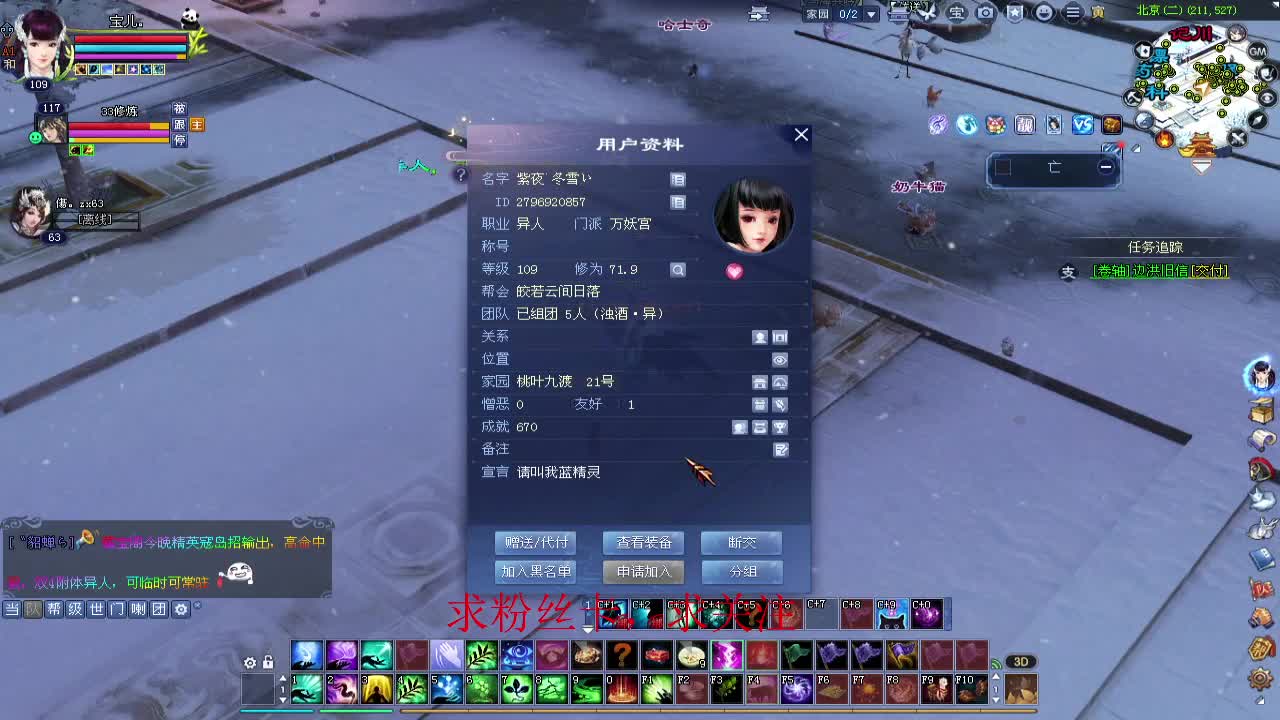The height and width of the screenshot is (720, 1280).
Task: Open the hamburger menu at top of screen
Action: [x=1072, y=13]
